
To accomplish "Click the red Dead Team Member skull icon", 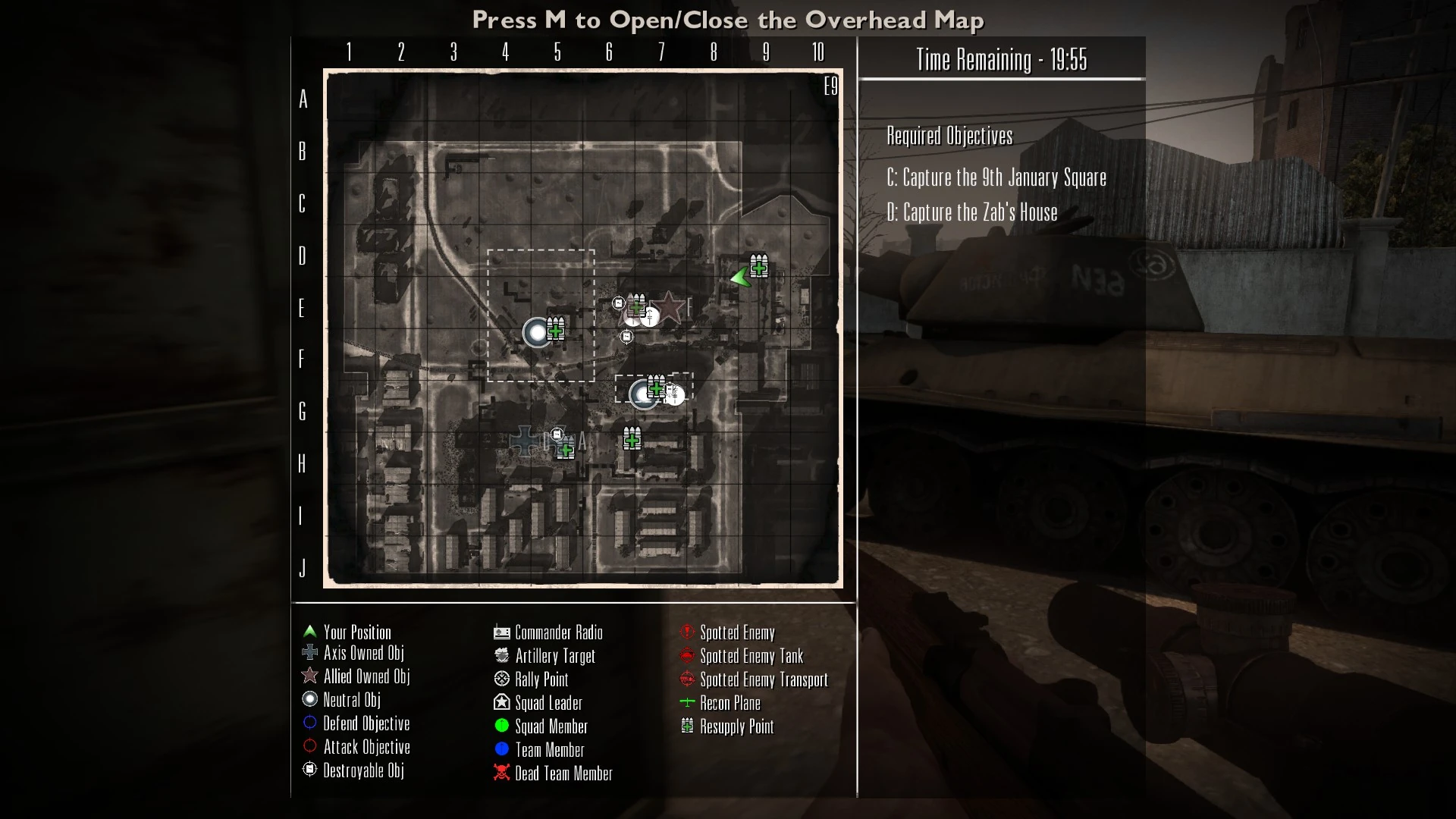I will pos(500,773).
